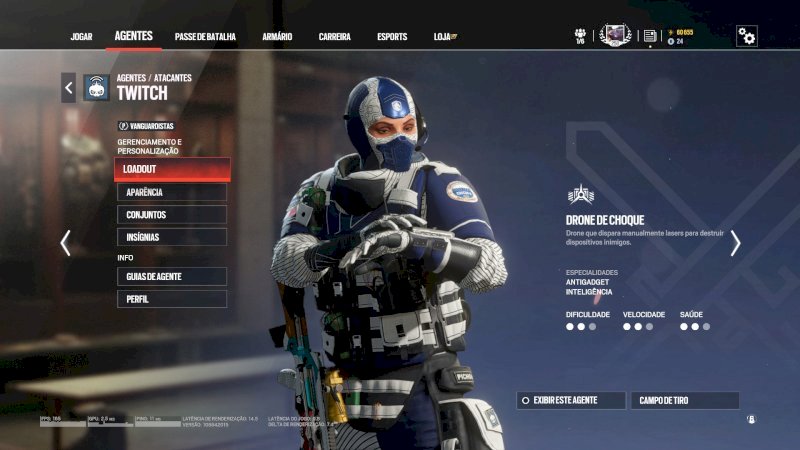Go back using the arrow beside Twitch

(x=68, y=88)
